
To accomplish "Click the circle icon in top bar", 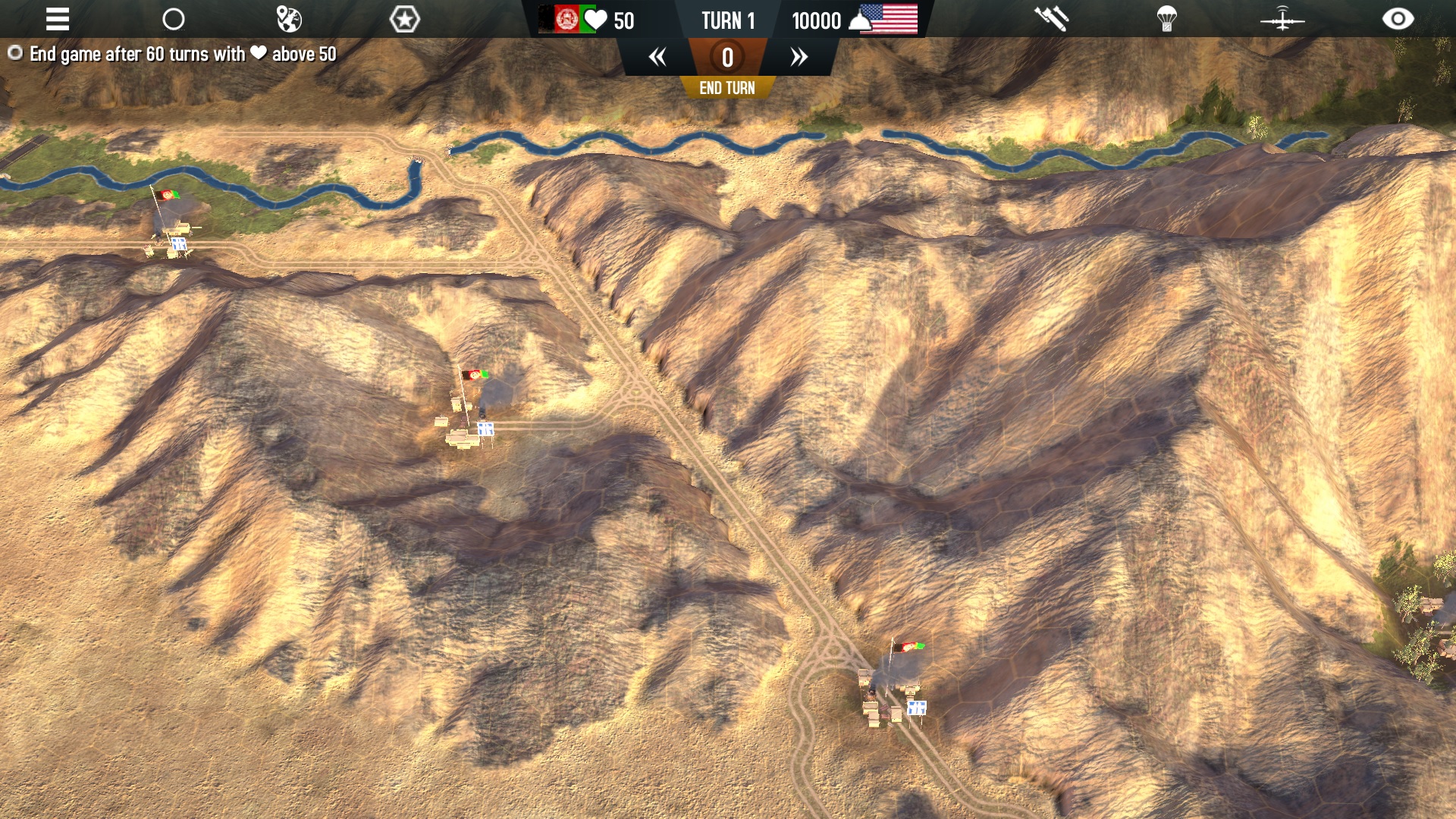I will [174, 19].
